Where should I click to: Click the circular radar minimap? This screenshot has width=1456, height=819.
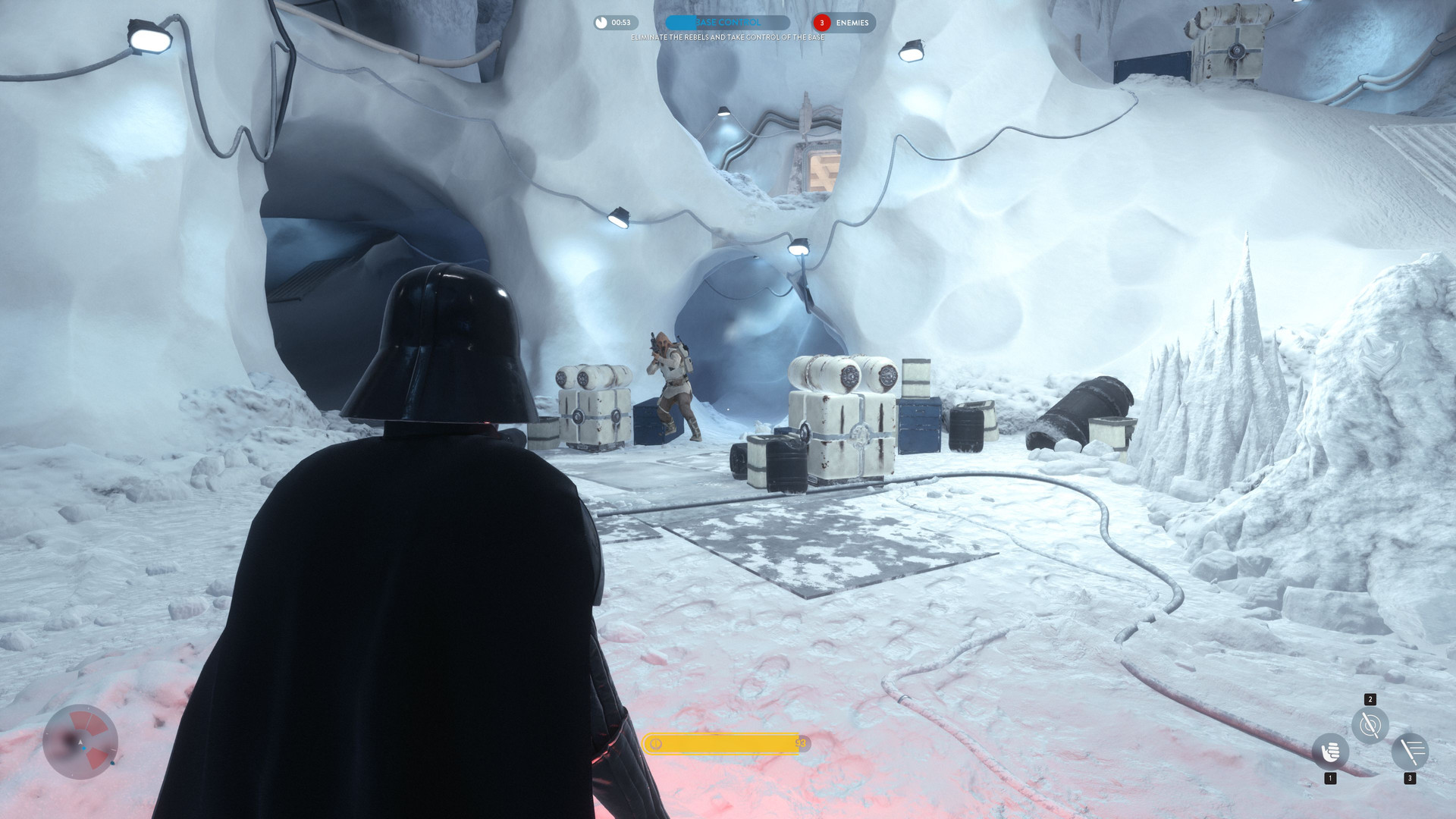coord(80,742)
